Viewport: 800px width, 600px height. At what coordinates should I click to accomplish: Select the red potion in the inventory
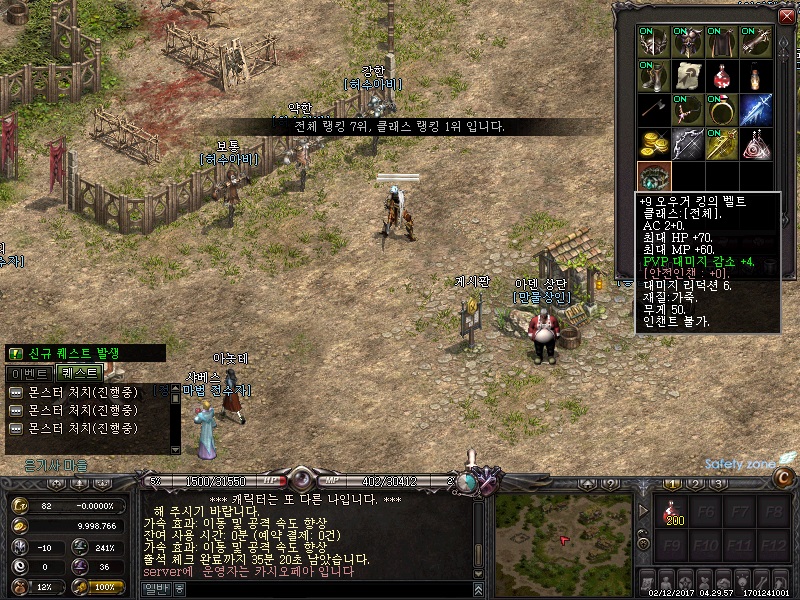click(723, 76)
